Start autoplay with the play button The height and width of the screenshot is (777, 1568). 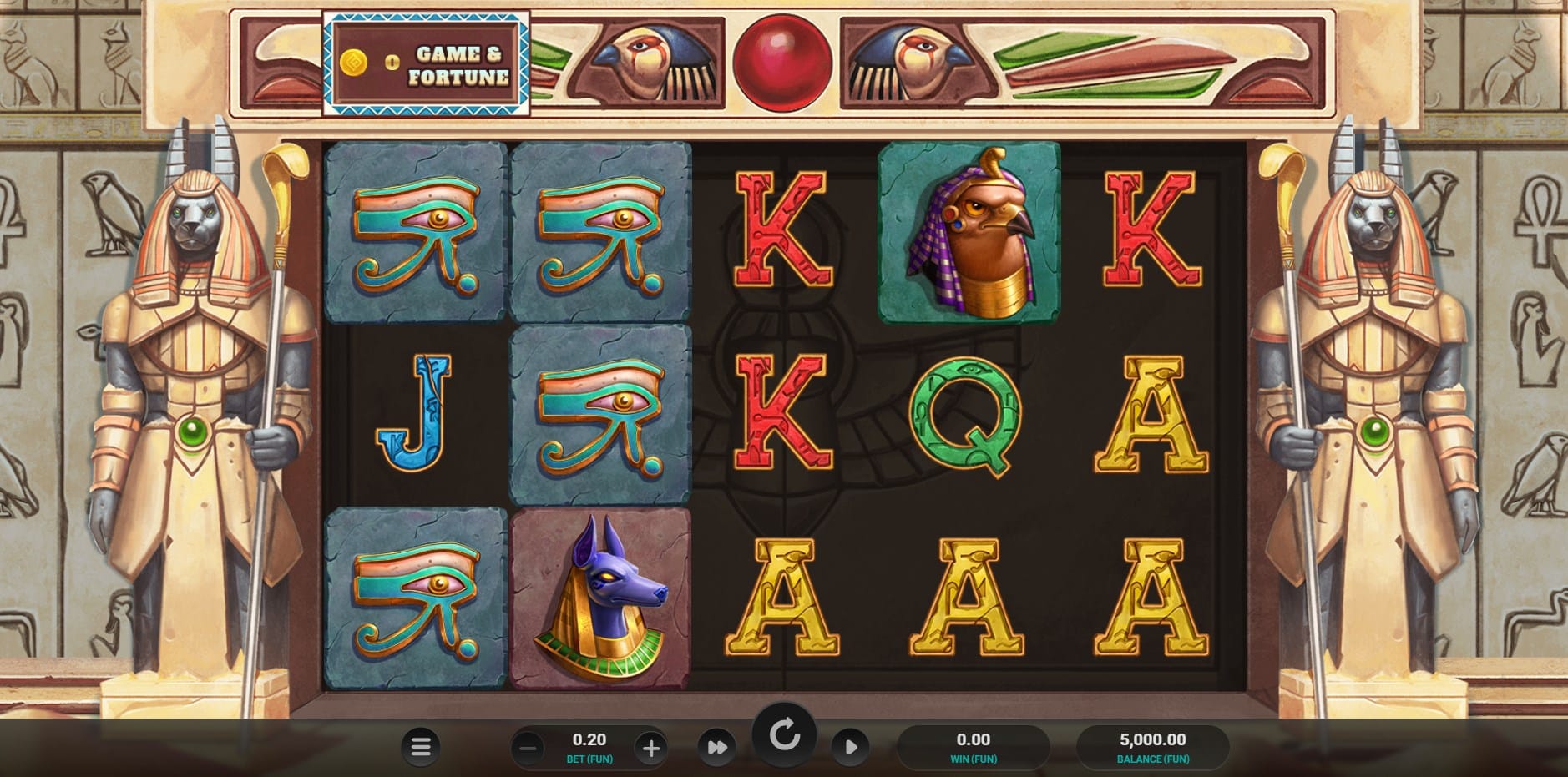point(850,747)
